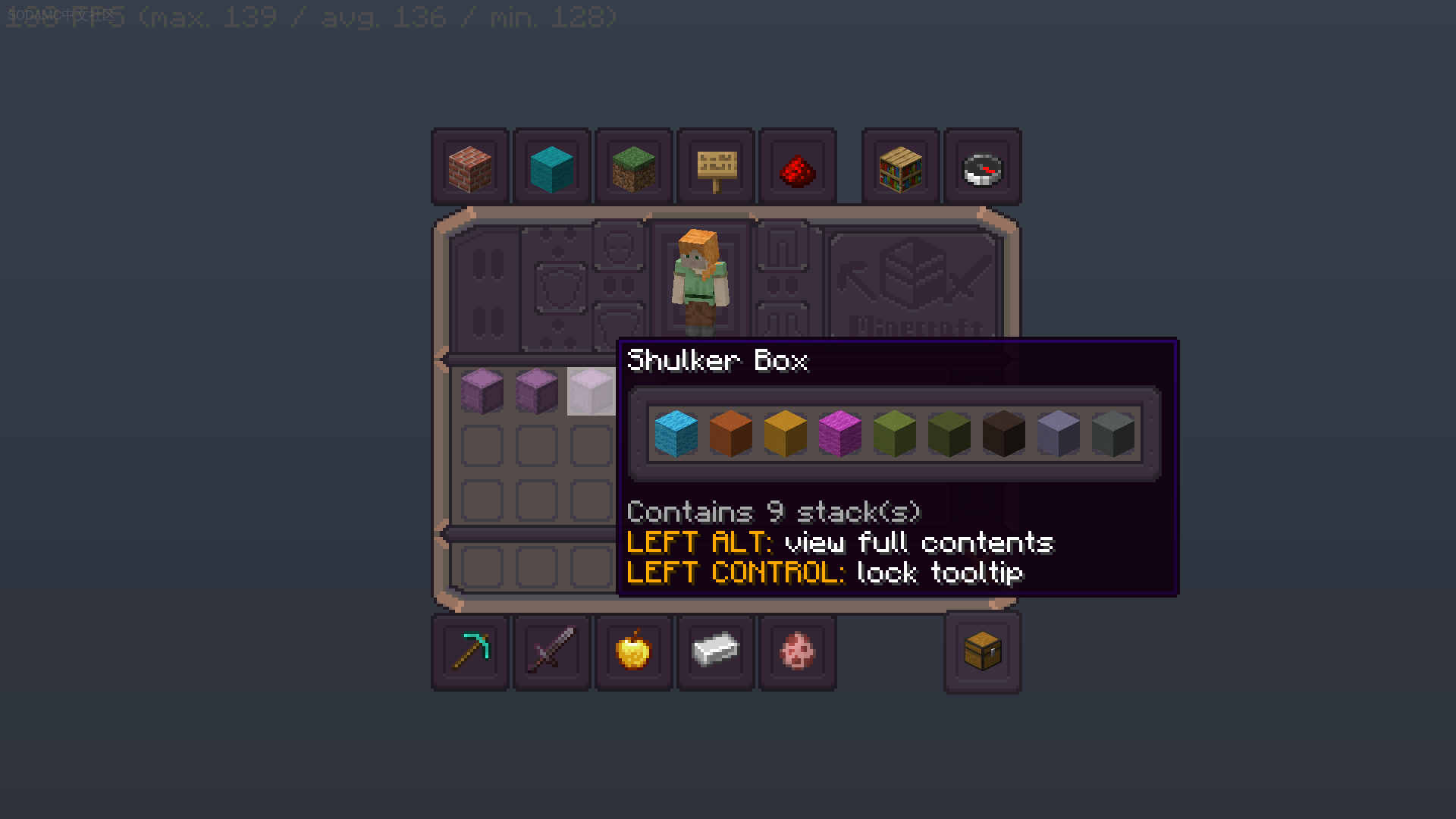This screenshot has height=819, width=1456.
Task: Open the iron ingot tab
Action: 715,651
